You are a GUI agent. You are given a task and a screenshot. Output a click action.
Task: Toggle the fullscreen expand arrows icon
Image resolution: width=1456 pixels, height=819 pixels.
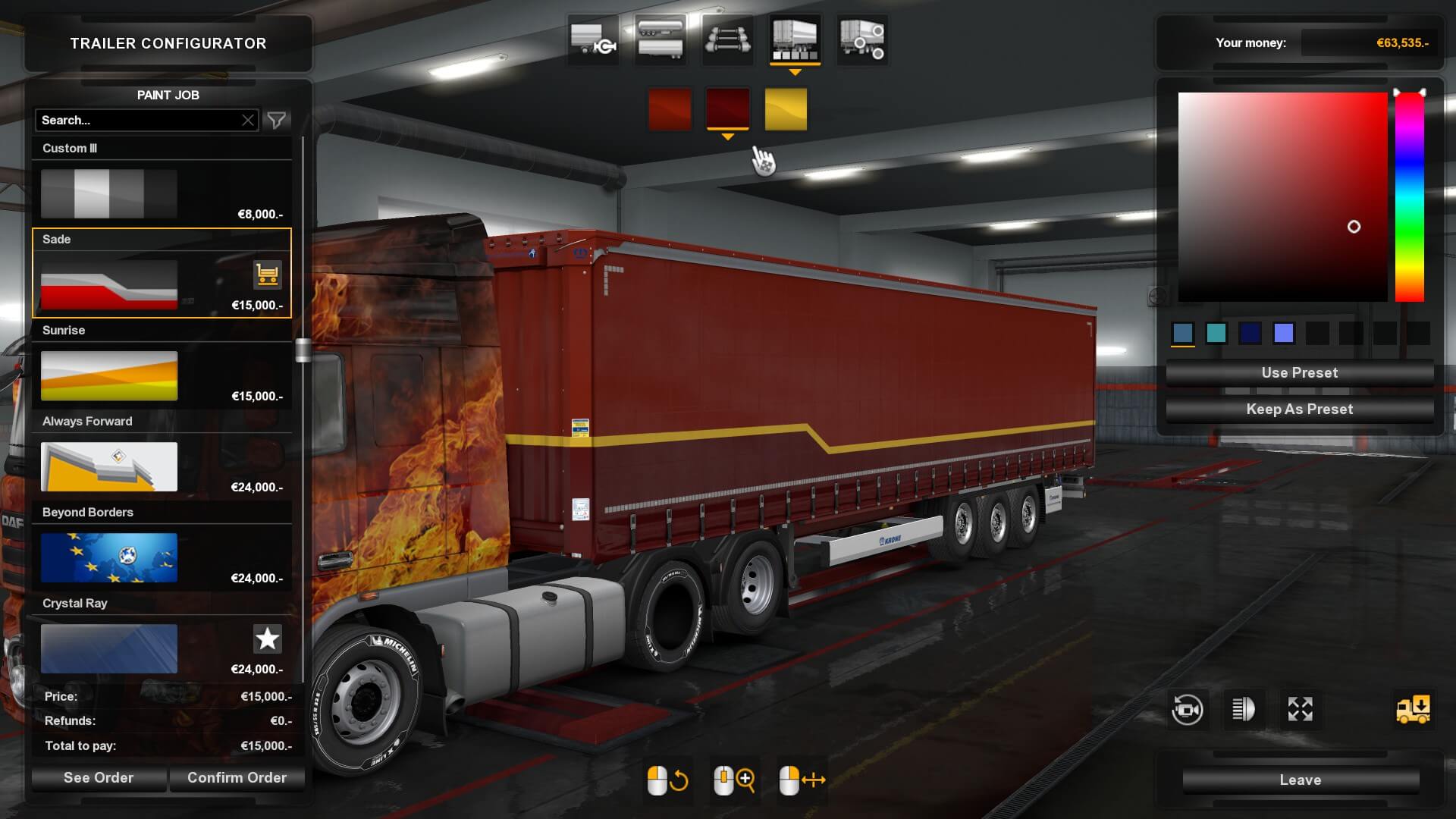1300,710
